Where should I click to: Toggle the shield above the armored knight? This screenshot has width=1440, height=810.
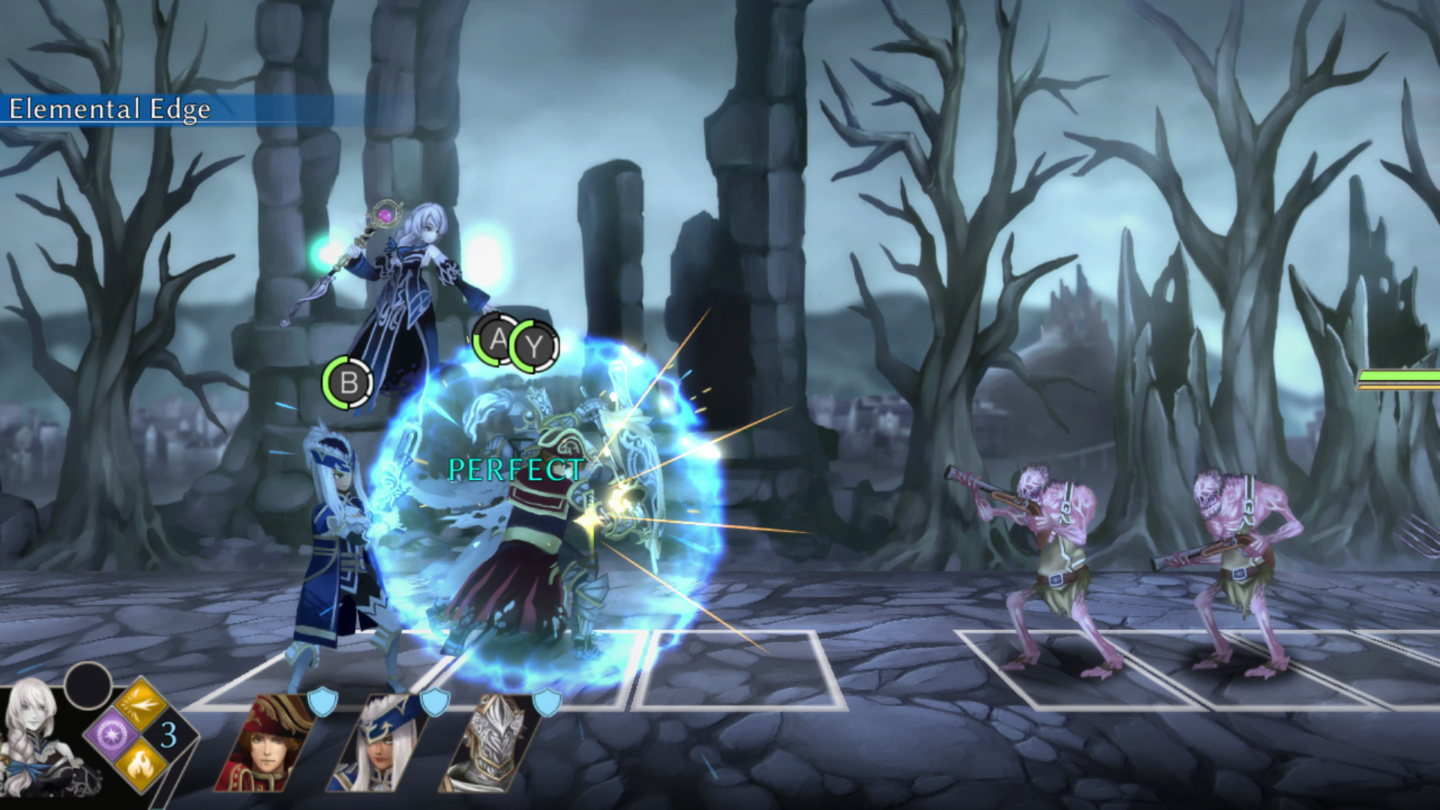[548, 703]
